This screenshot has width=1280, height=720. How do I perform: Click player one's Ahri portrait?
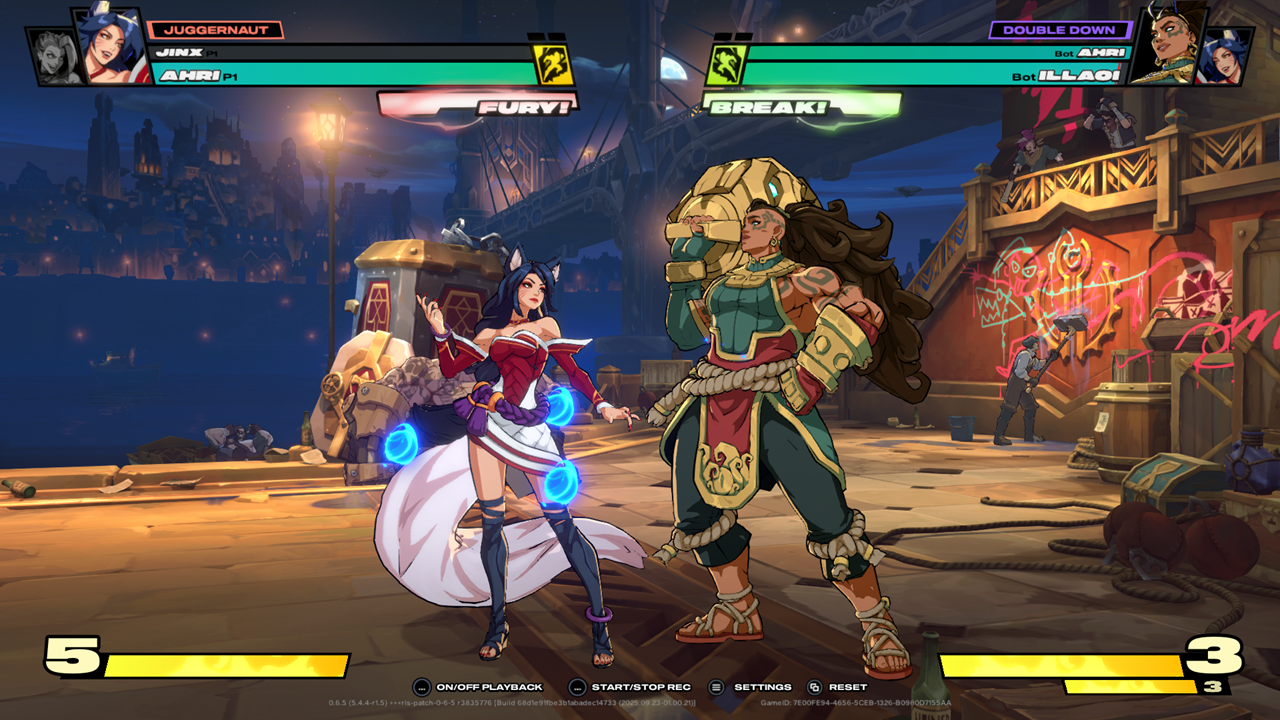pos(109,47)
